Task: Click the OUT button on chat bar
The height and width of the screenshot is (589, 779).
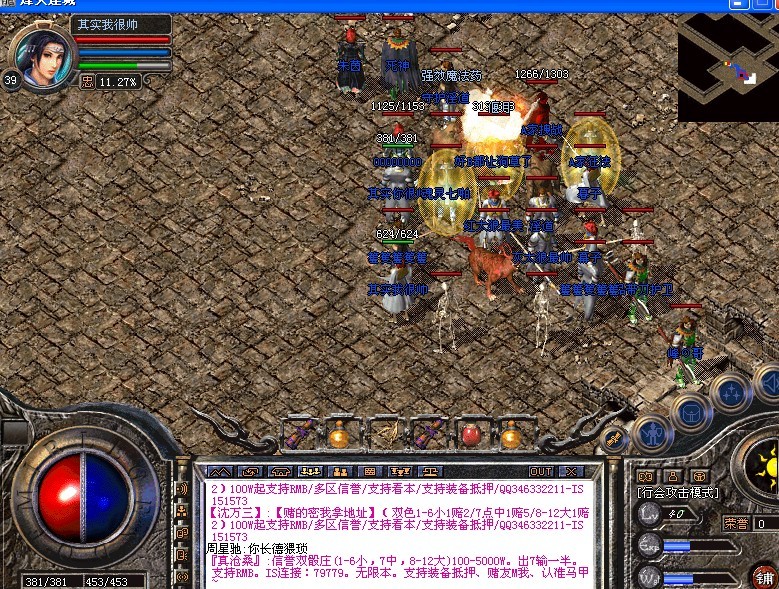Action: point(540,471)
